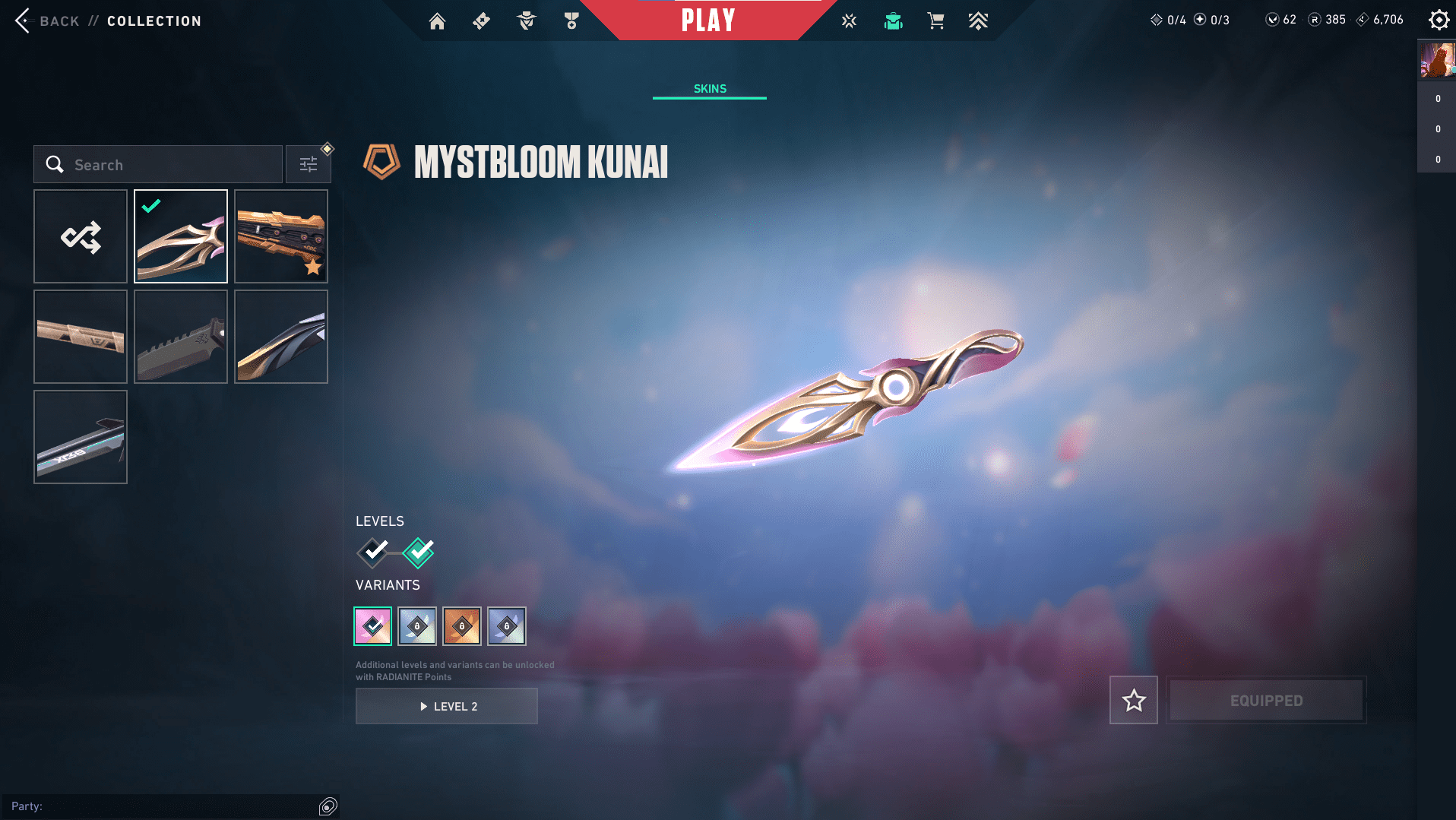1456x820 pixels.
Task: Toggle the favorite star for Mystbloom Kunai
Action: (x=1133, y=700)
